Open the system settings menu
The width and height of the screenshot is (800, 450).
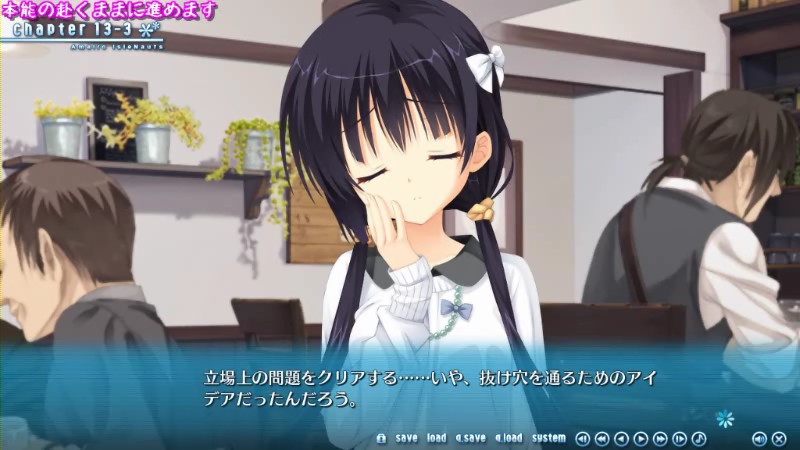549,438
